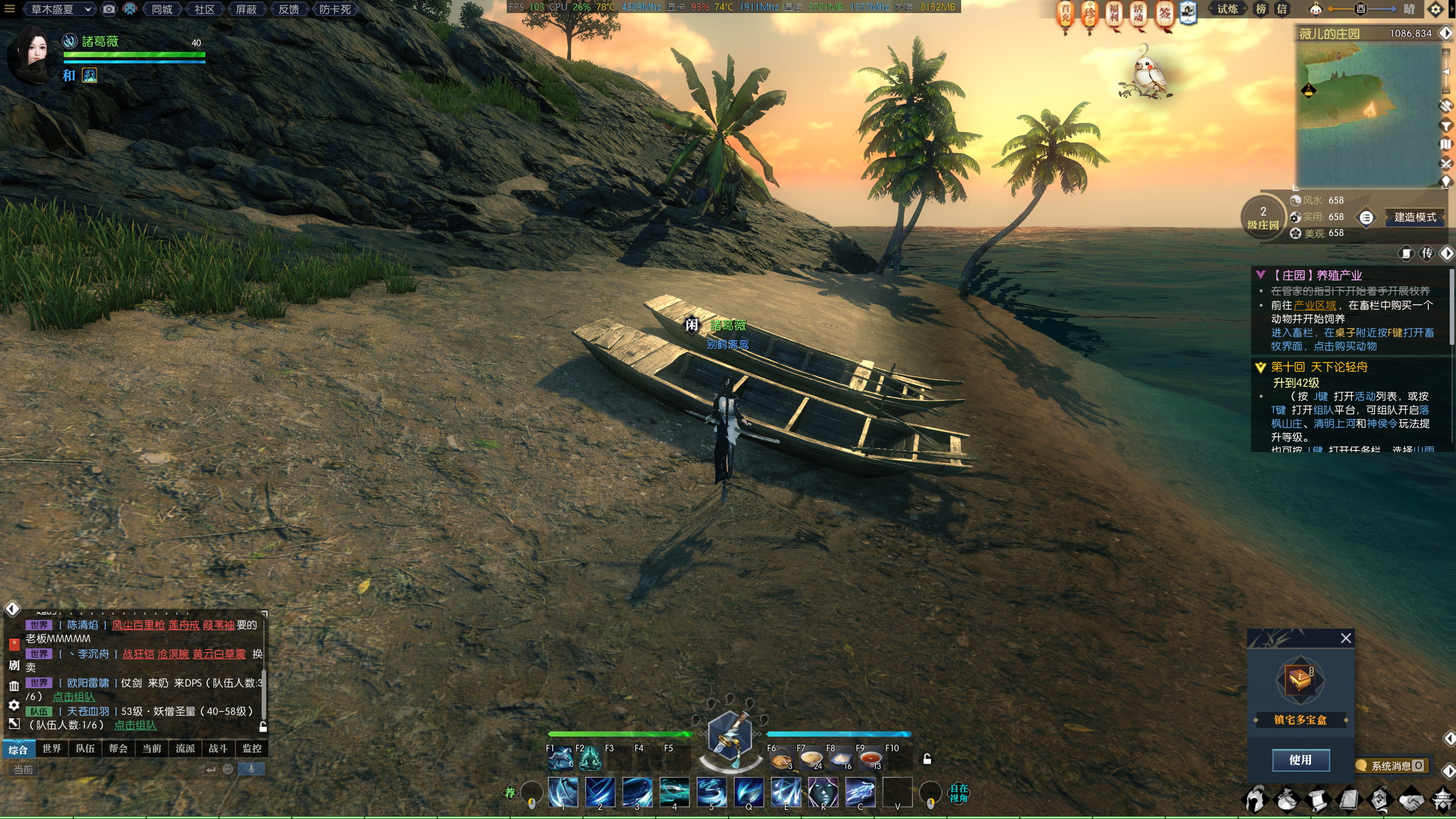Close the 镇宅多宝盒 popup
This screenshot has height=819, width=1456.
click(x=1346, y=638)
